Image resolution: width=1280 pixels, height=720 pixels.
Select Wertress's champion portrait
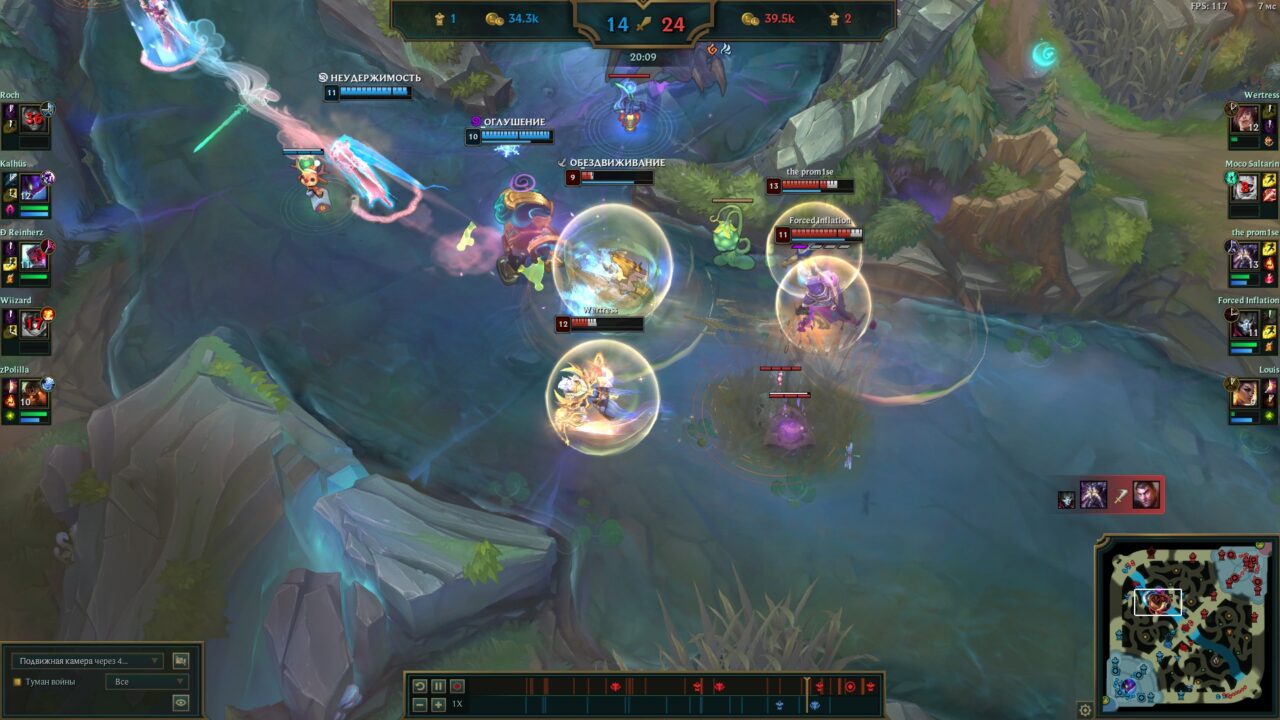pos(1245,119)
